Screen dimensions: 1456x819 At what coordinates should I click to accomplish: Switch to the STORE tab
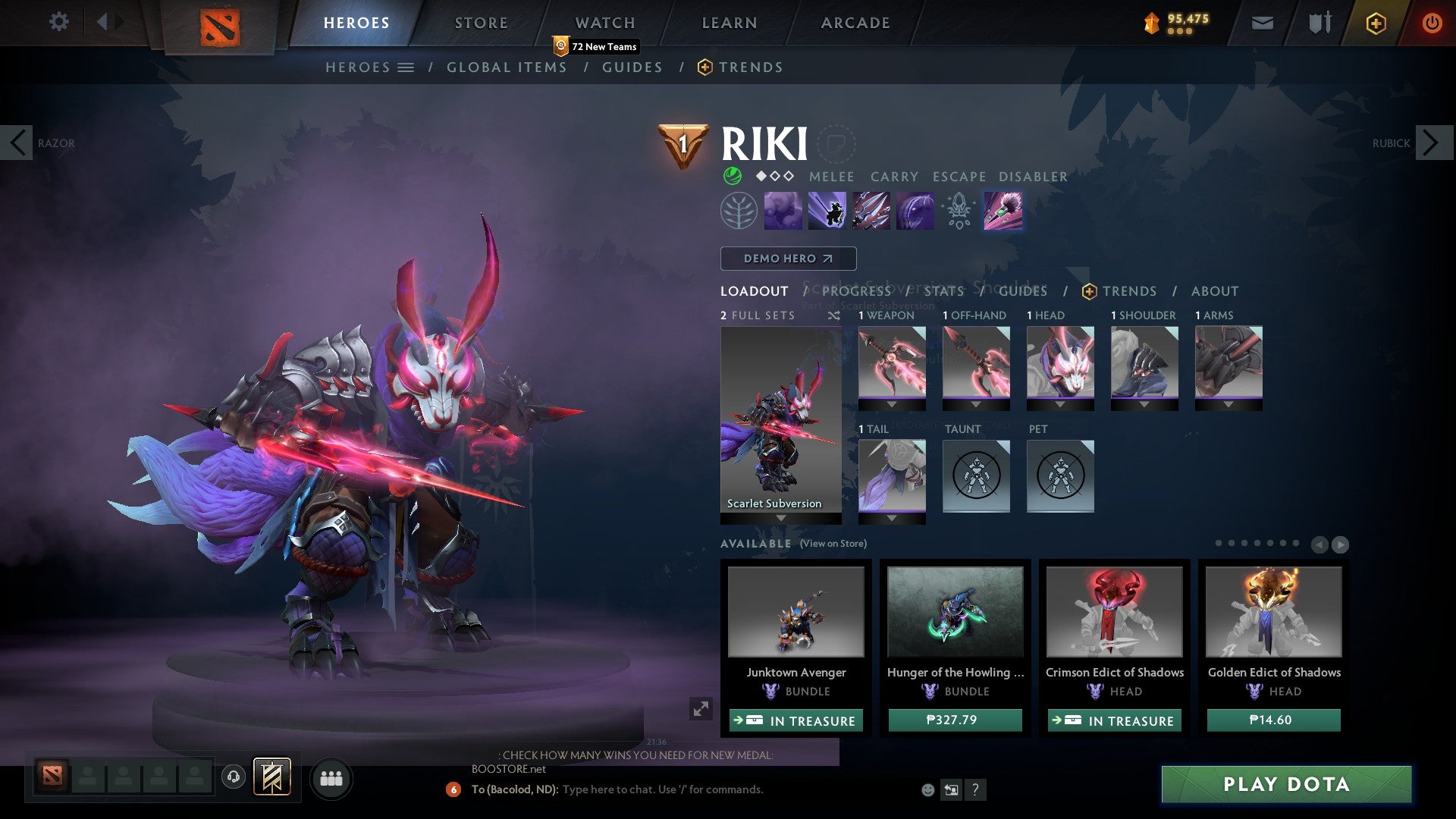pyautogui.click(x=480, y=23)
